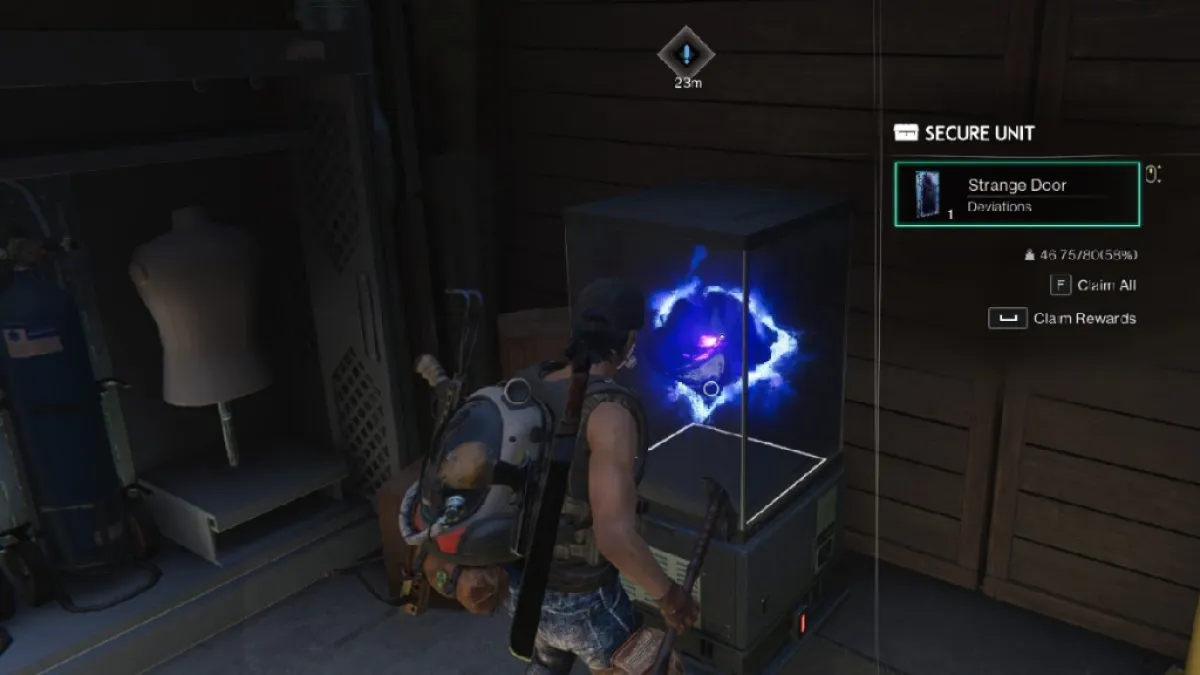
Task: Select the blue waypoint distance marker
Action: point(686,53)
